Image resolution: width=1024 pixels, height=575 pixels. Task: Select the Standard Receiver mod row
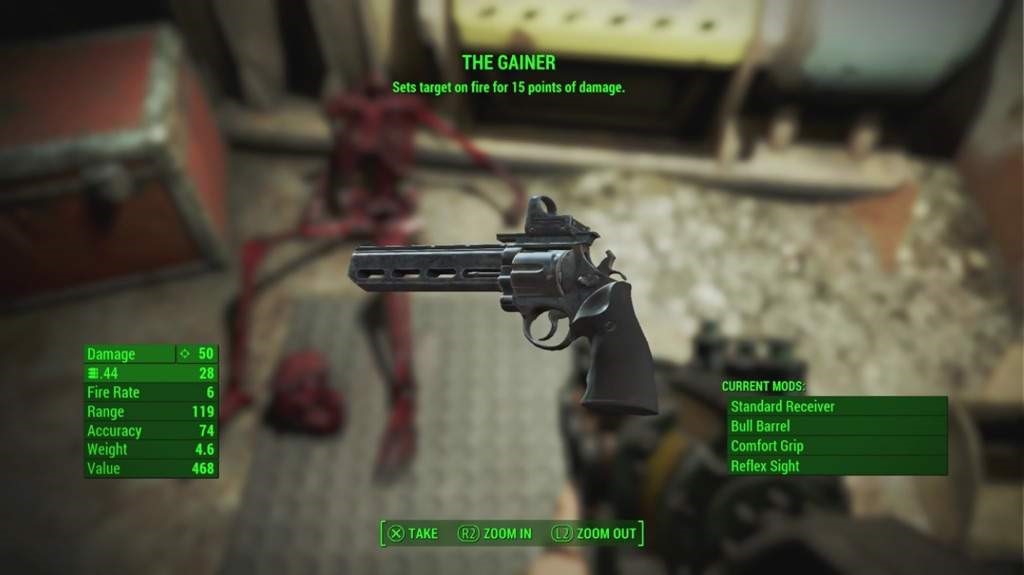pos(836,407)
